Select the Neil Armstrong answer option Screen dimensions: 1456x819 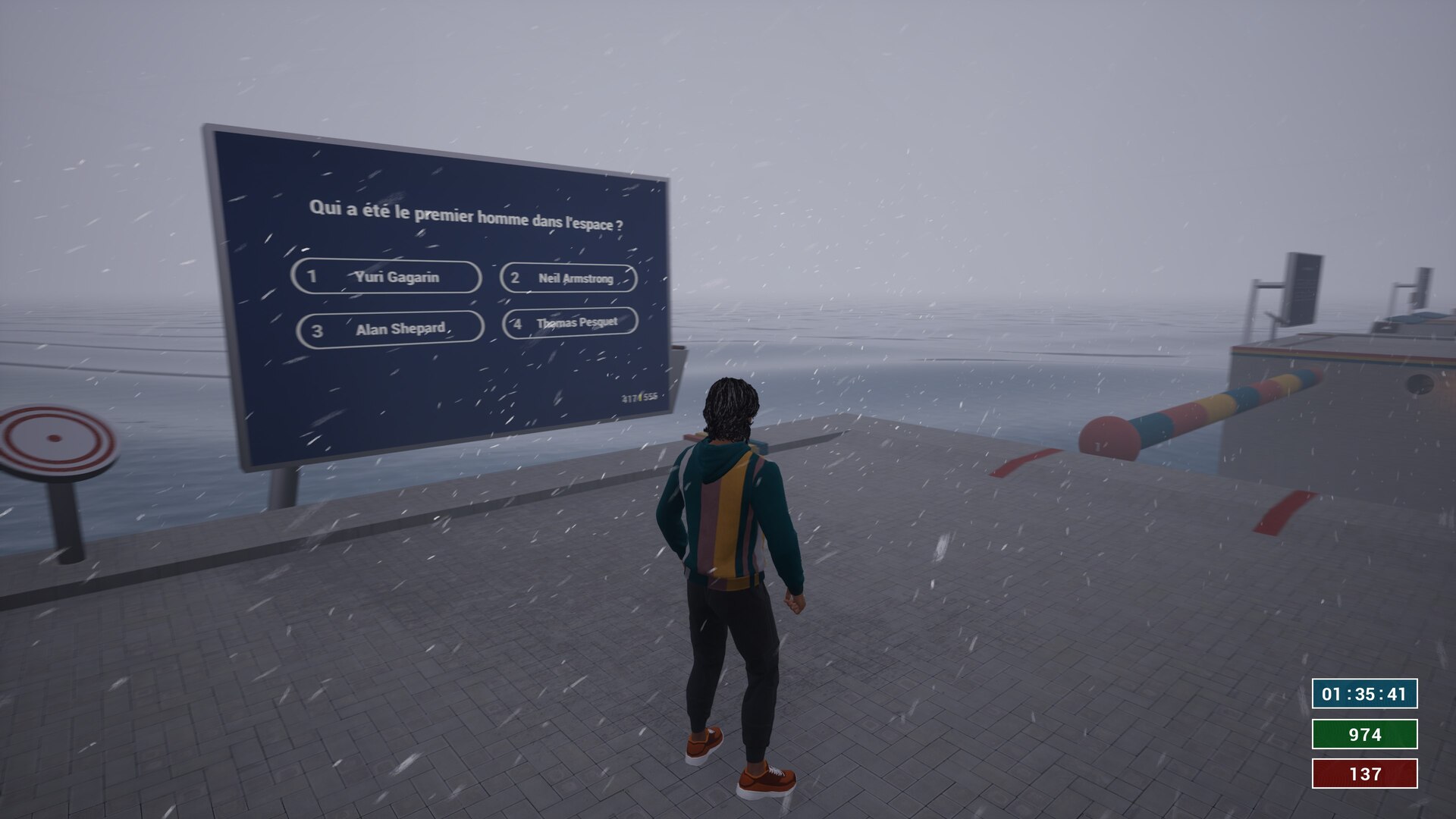click(569, 278)
